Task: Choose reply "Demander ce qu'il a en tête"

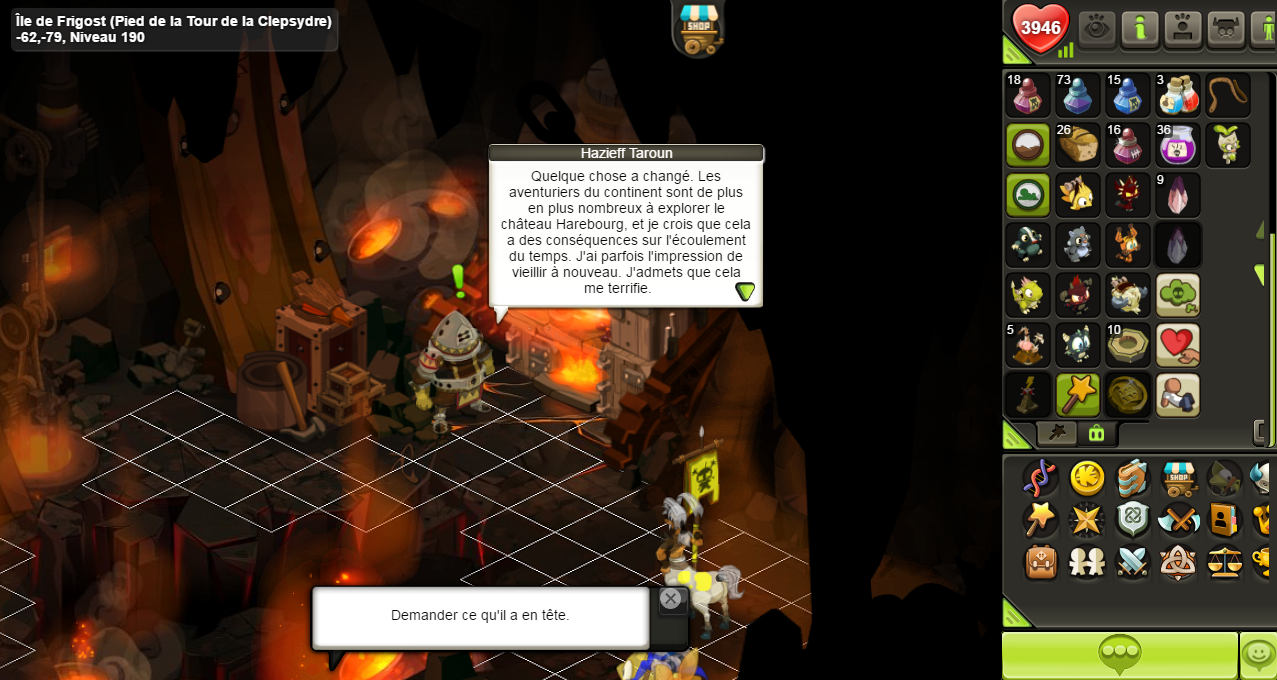Action: [x=480, y=616]
